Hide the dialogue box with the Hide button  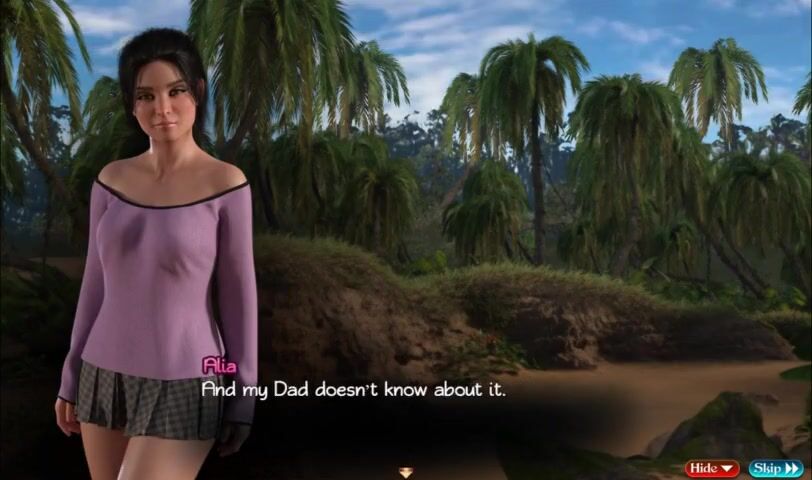(712, 468)
